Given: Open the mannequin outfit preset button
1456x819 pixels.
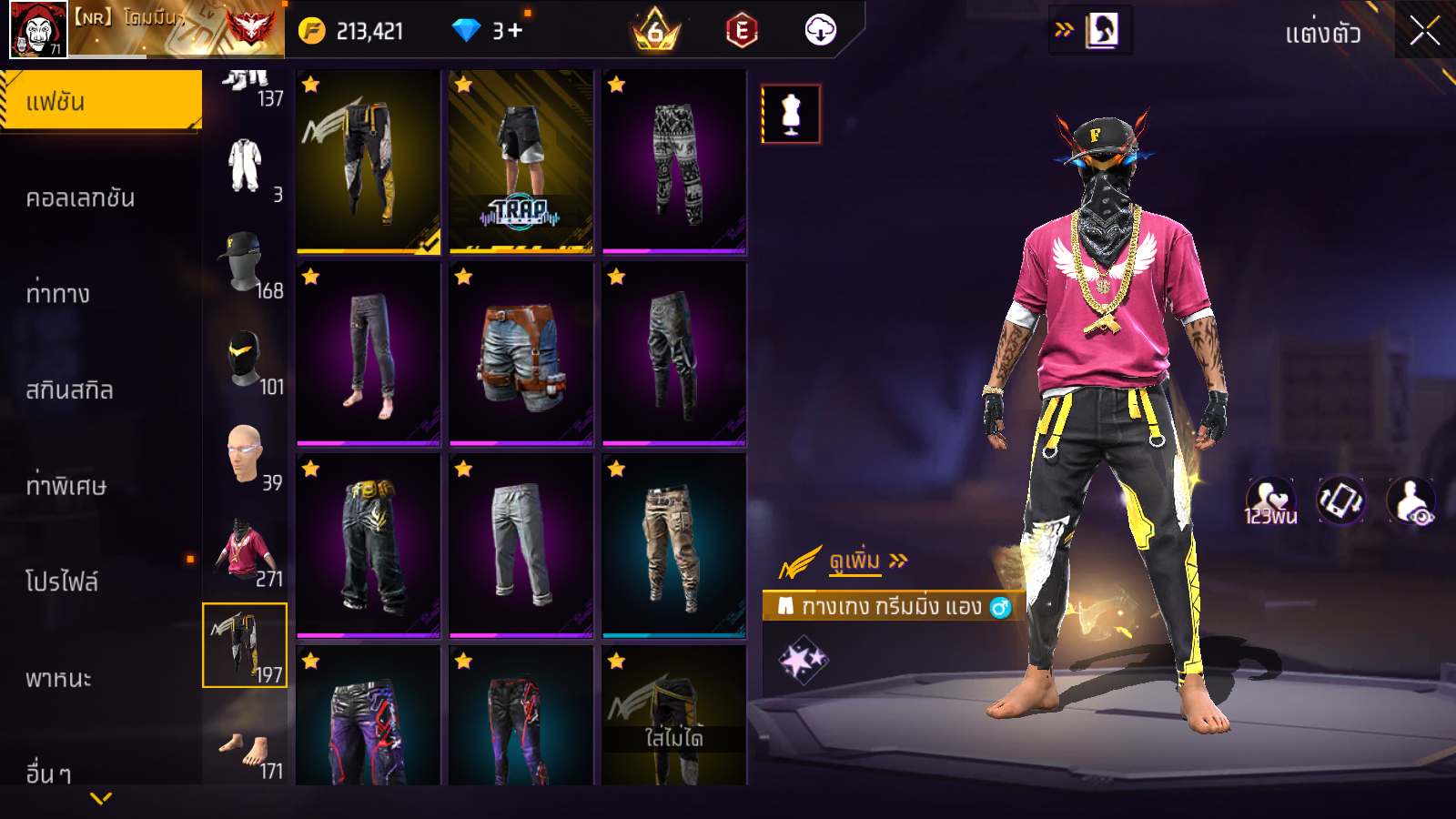Looking at the screenshot, I should point(791,115).
